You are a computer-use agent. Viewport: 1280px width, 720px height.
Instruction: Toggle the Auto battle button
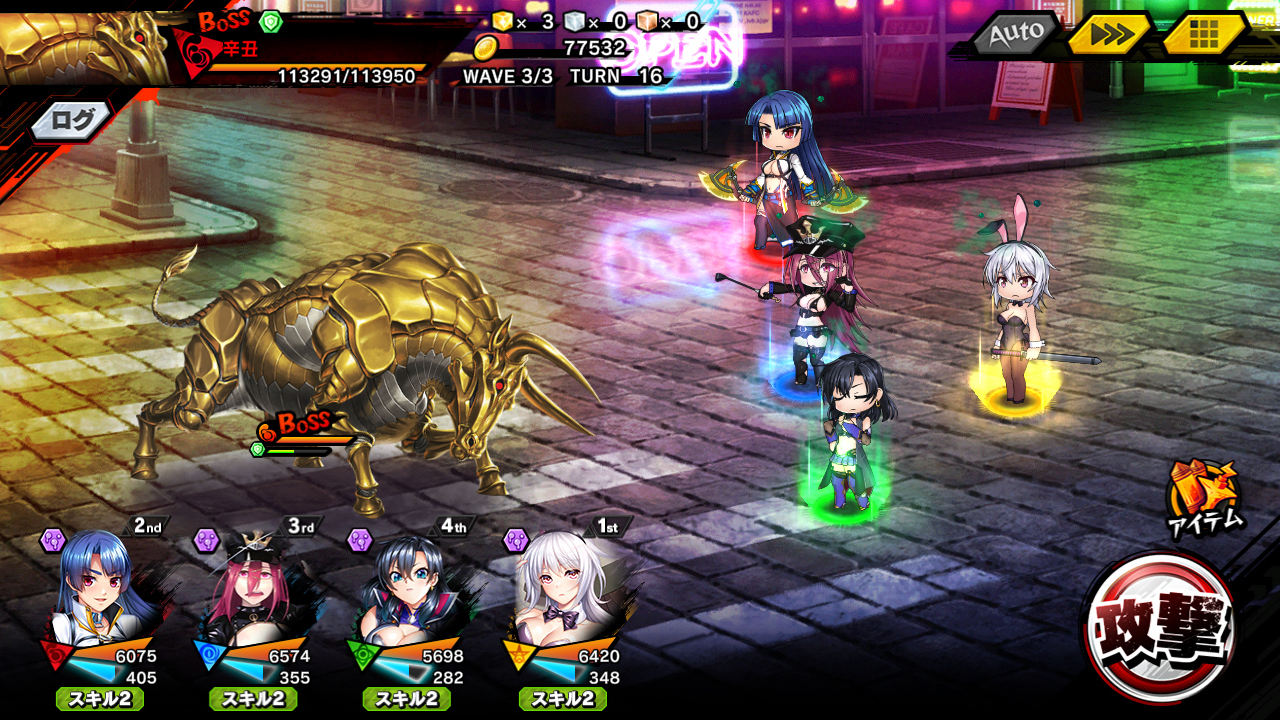click(1016, 35)
